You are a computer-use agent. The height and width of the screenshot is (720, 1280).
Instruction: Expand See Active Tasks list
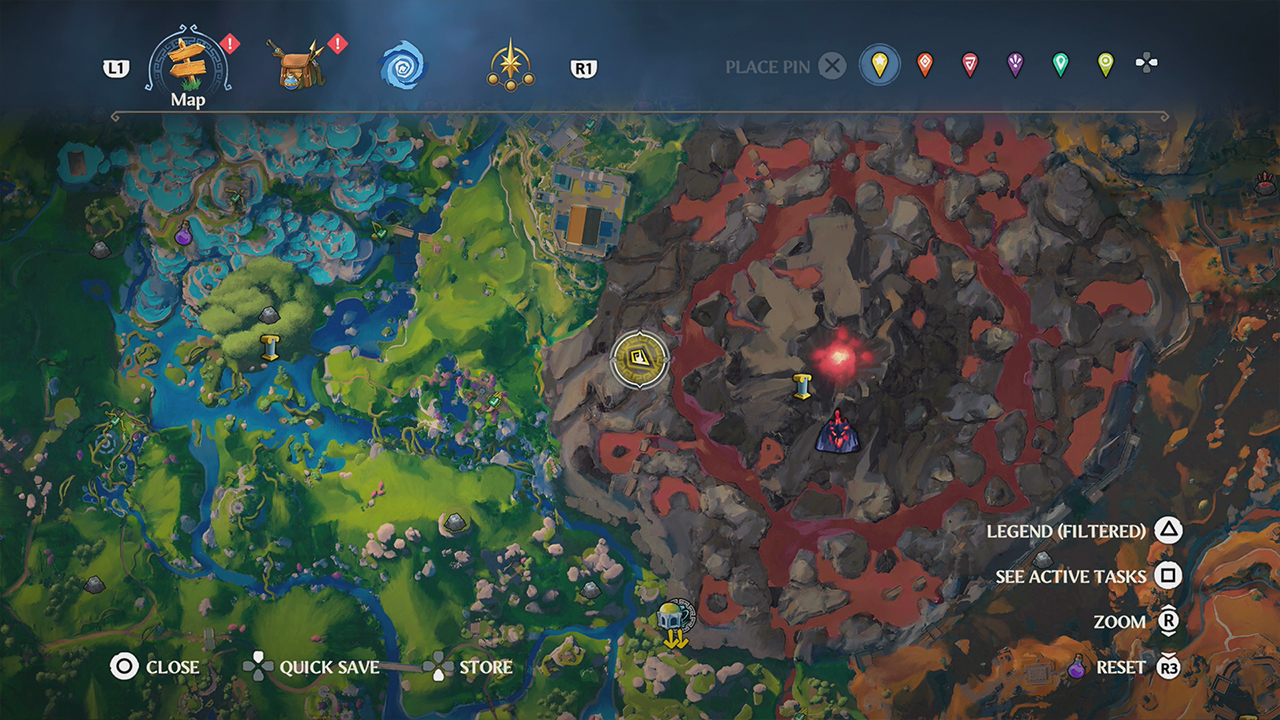click(x=1072, y=577)
